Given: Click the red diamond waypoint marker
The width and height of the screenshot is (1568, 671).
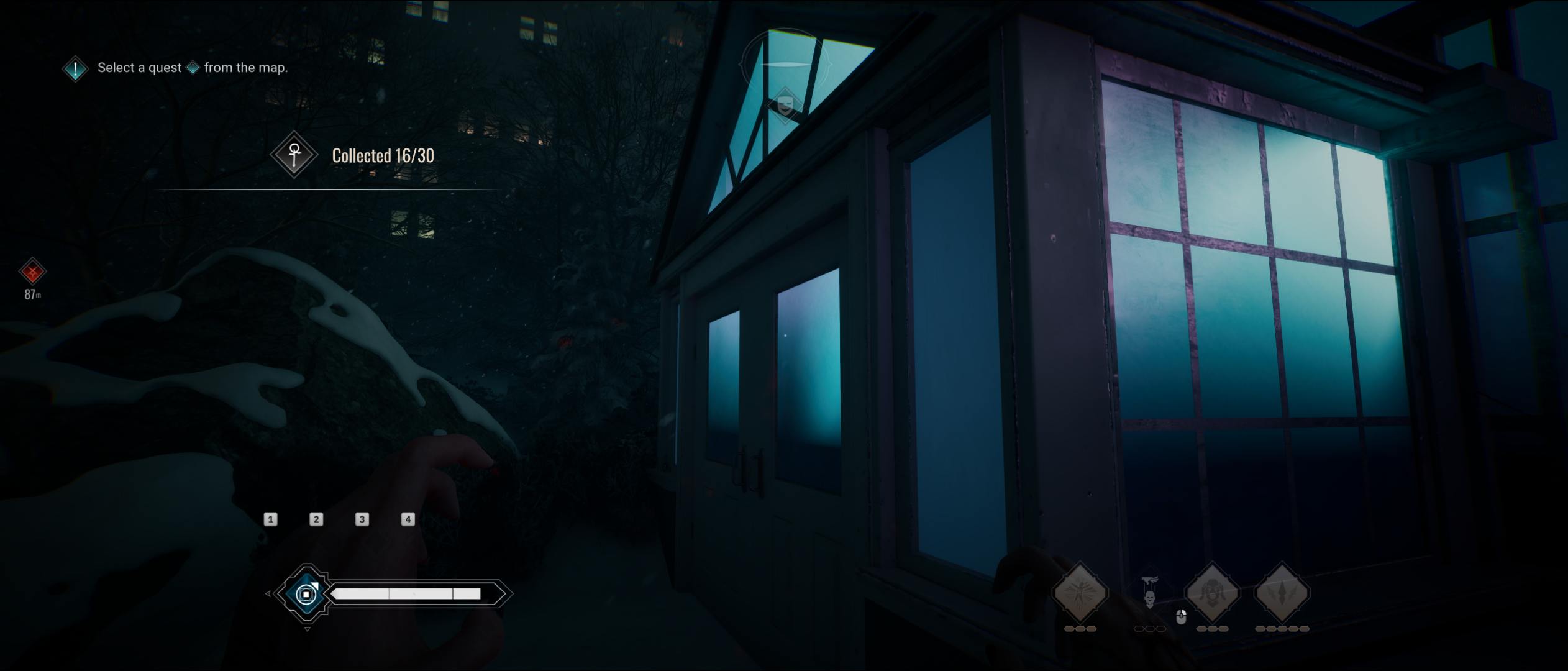Looking at the screenshot, I should point(32,272).
